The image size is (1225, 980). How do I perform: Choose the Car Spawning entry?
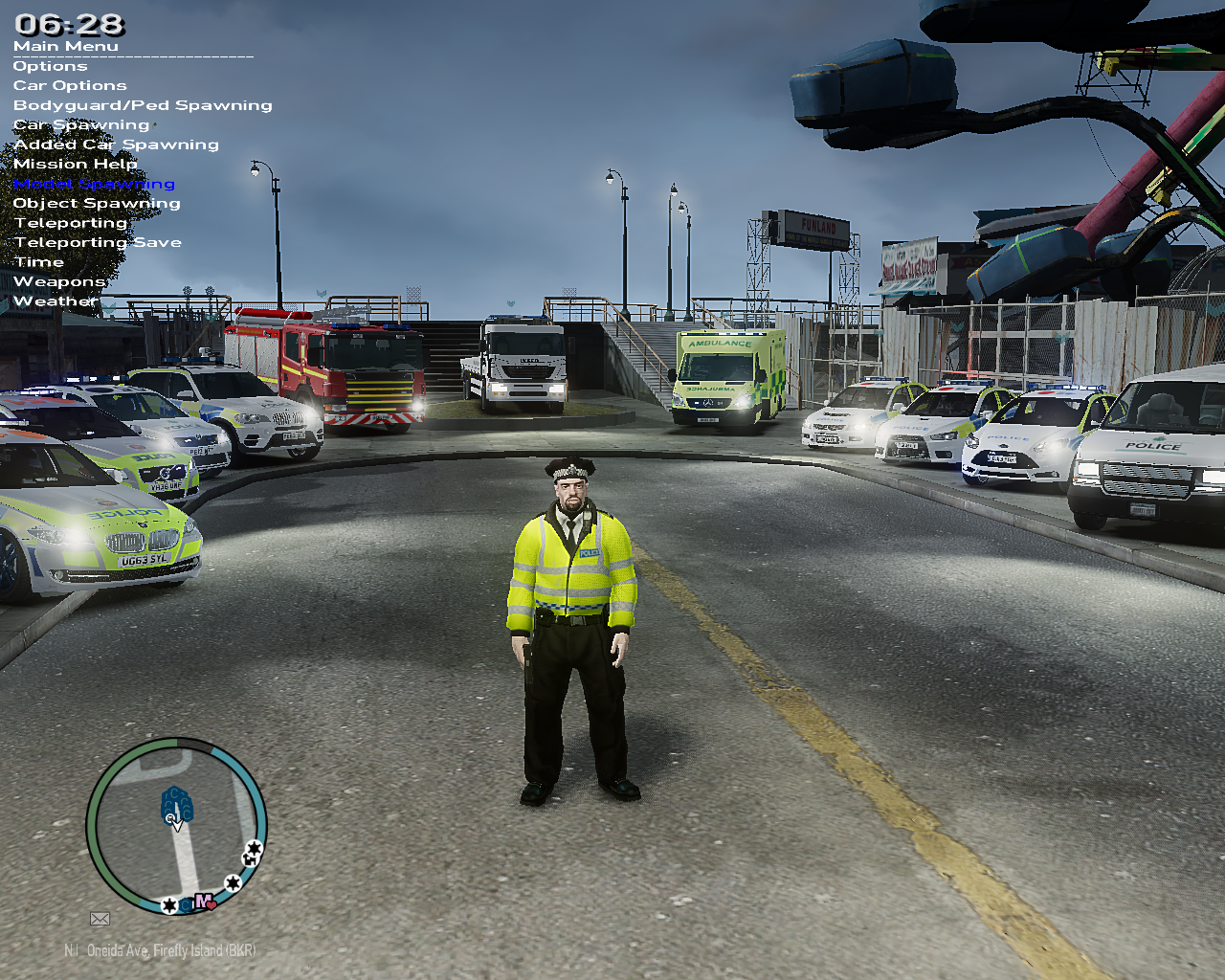[81, 125]
